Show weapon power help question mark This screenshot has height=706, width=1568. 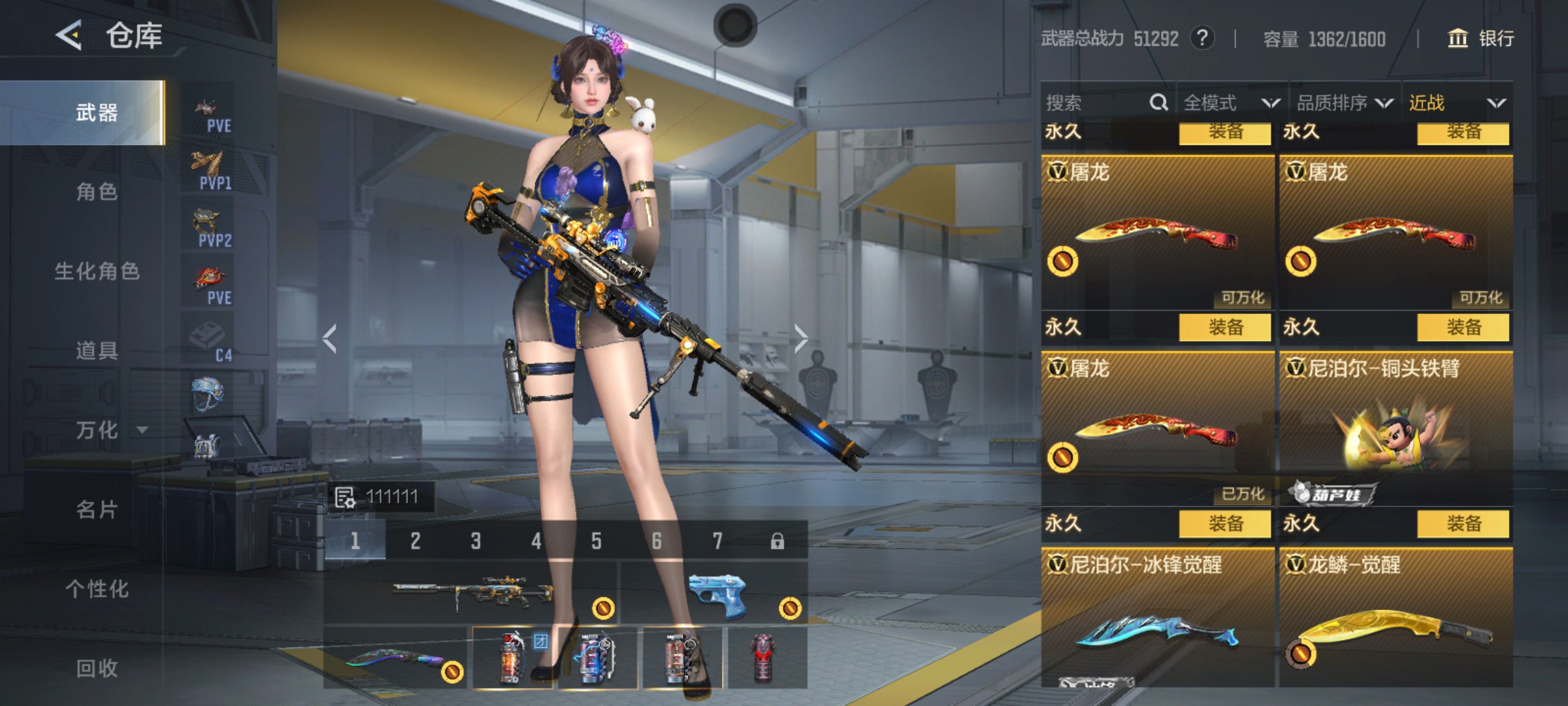coord(1202,39)
